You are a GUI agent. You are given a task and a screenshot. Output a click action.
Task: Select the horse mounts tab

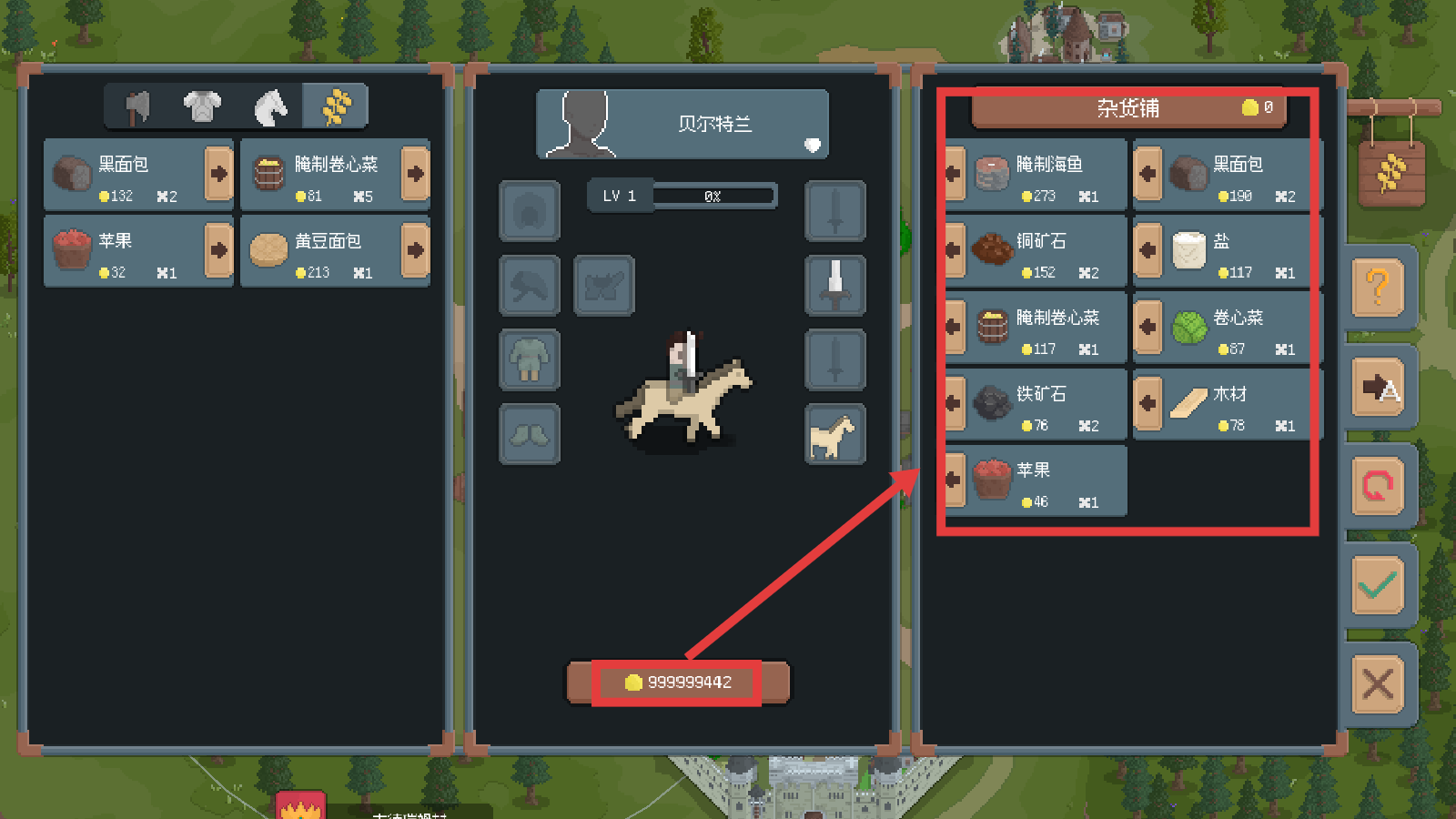coord(270,107)
